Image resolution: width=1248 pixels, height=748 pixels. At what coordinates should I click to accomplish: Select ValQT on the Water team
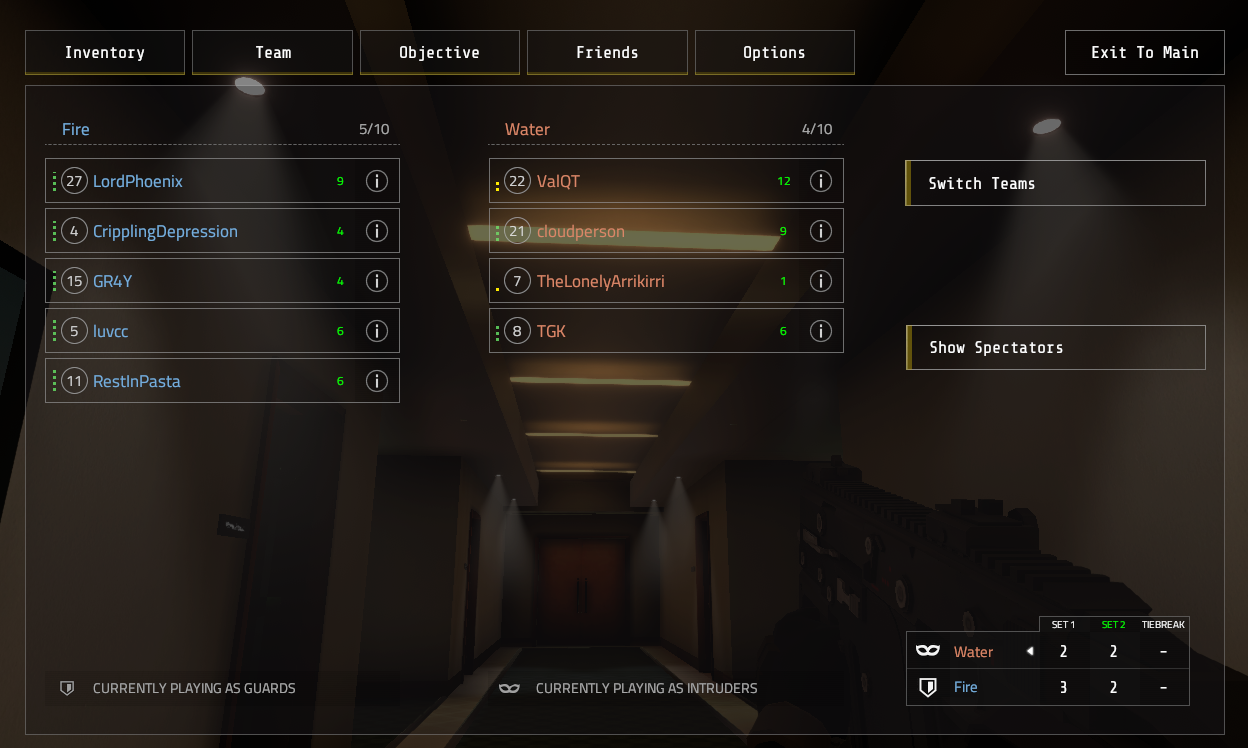coord(640,181)
